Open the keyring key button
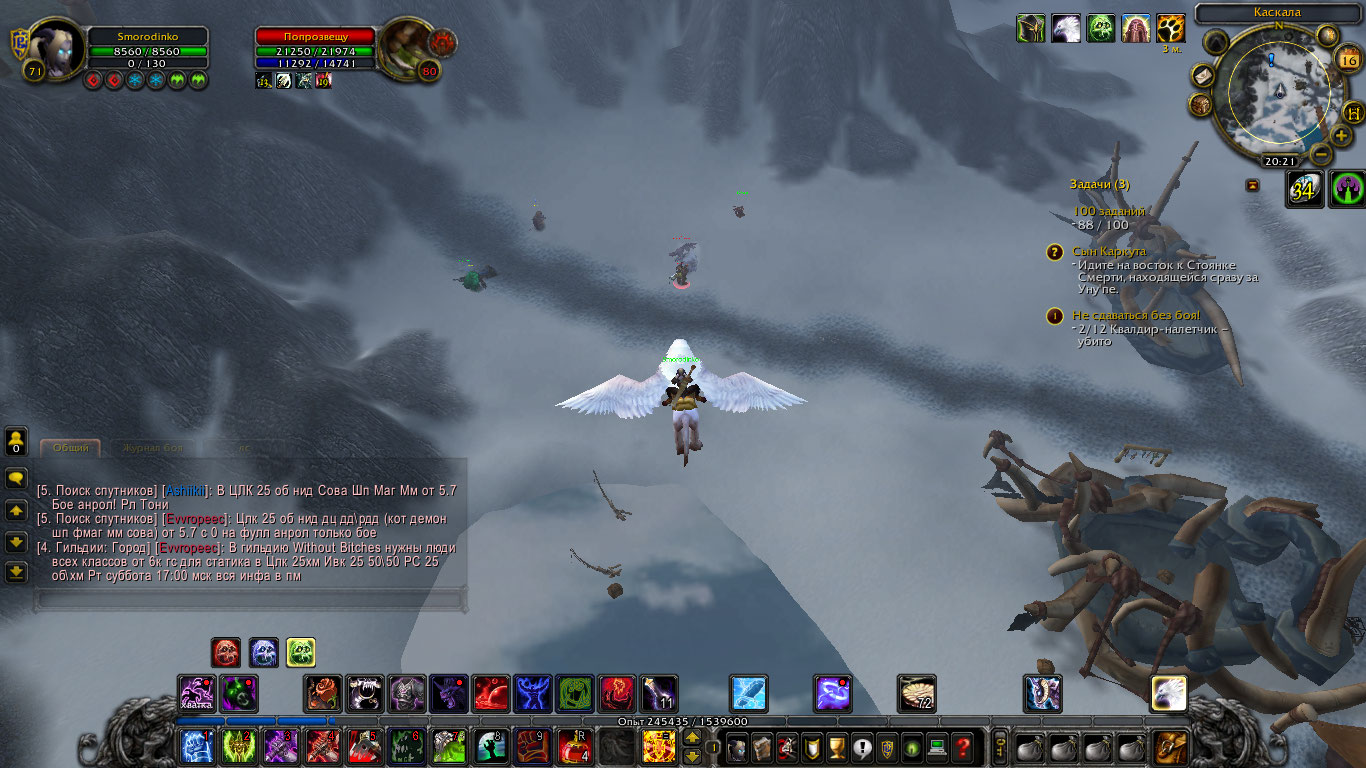 click(x=998, y=746)
